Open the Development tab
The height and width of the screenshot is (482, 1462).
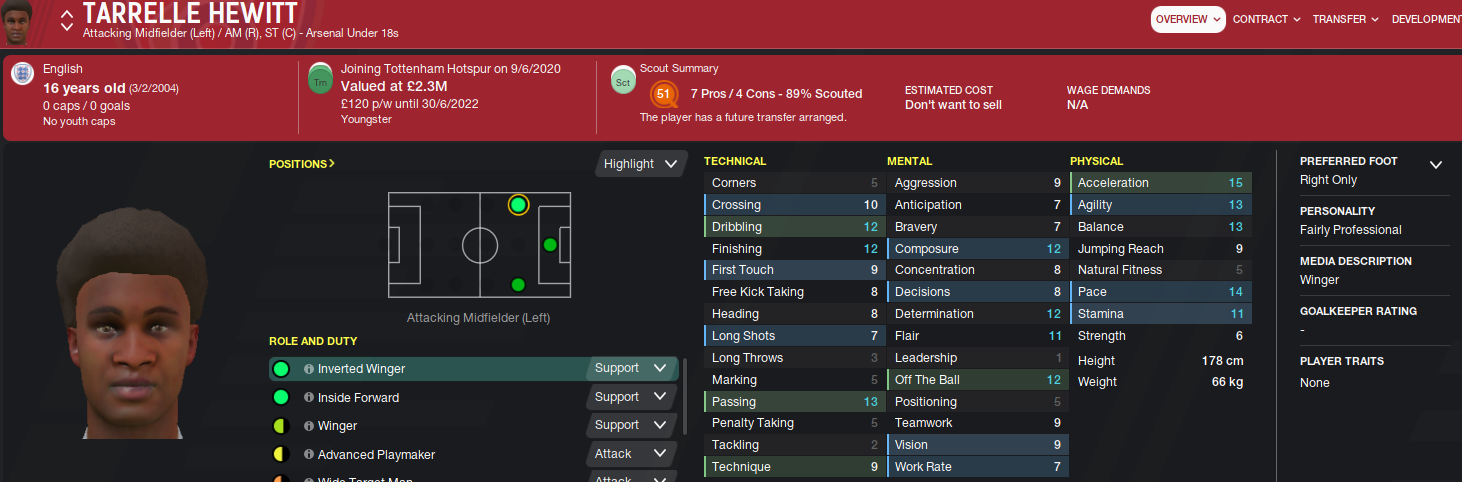pos(1427,19)
